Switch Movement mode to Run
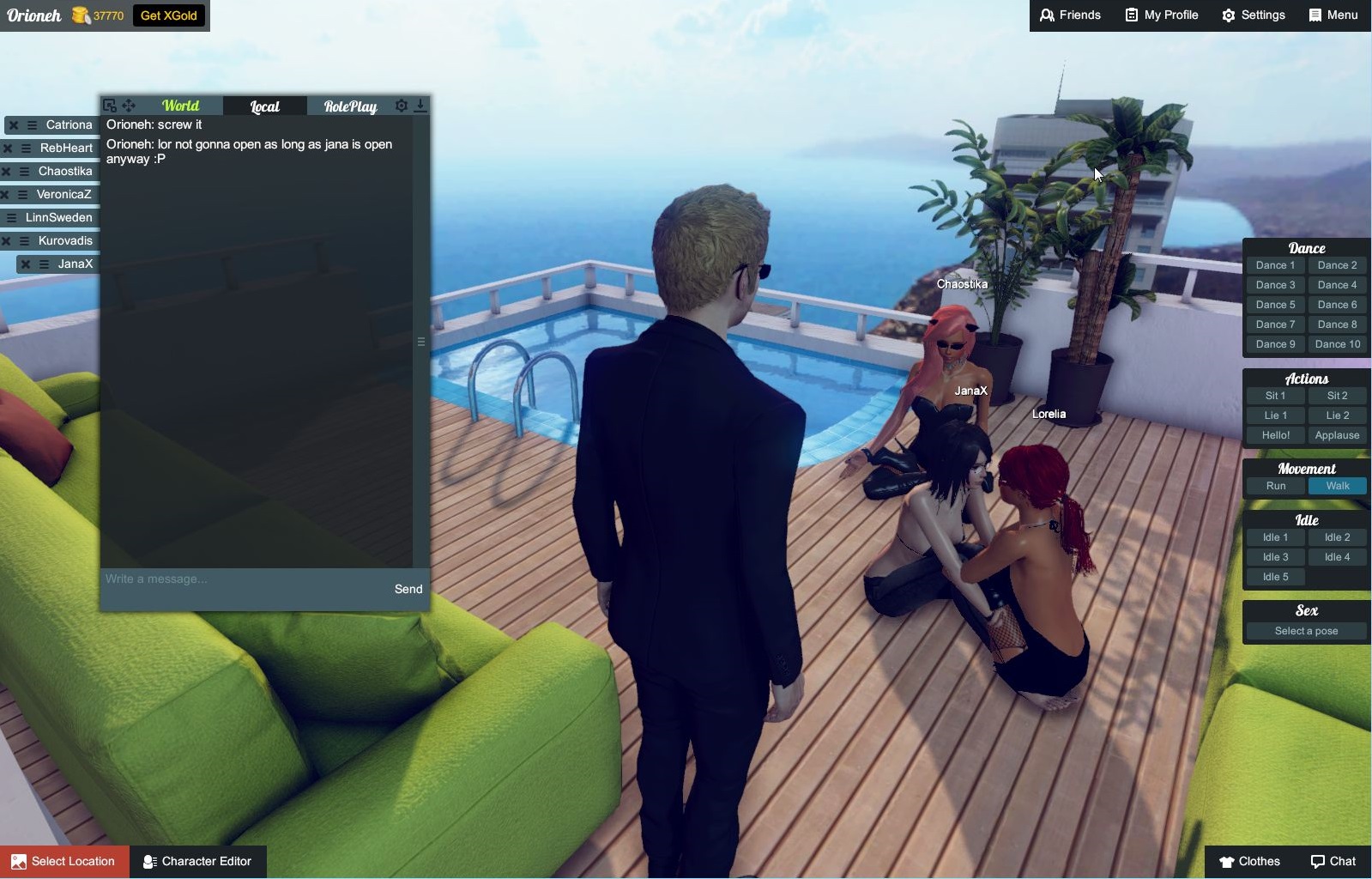The width and height of the screenshot is (1372, 879). point(1275,485)
